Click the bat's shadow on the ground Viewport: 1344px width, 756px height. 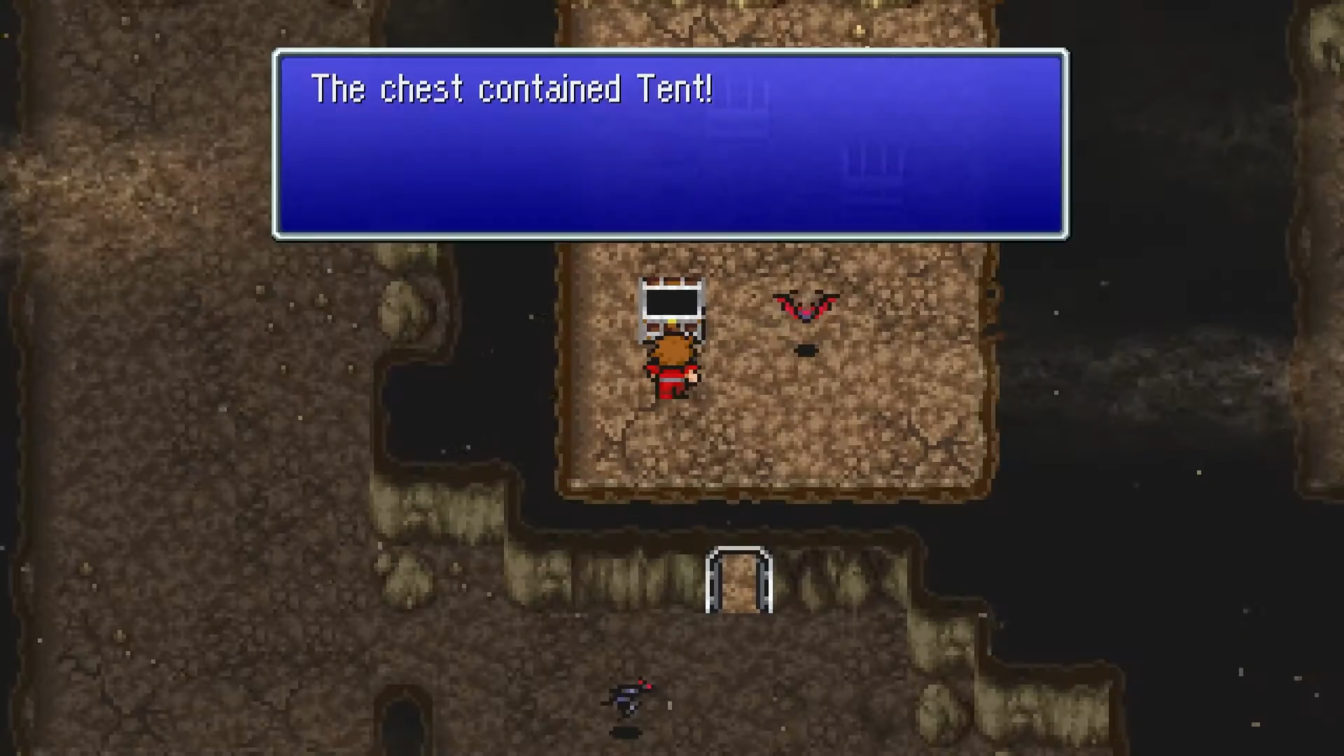pyautogui.click(x=806, y=349)
